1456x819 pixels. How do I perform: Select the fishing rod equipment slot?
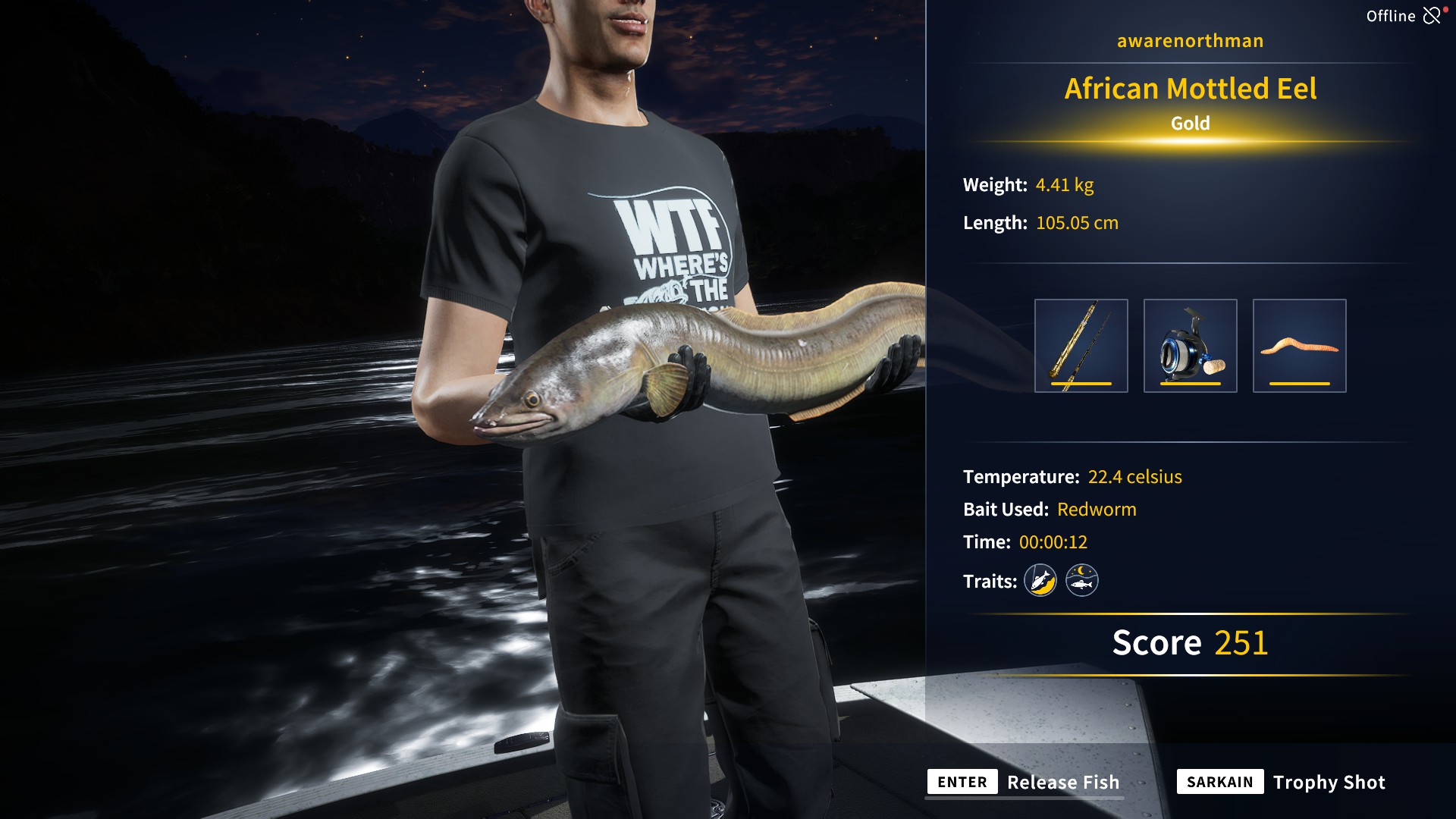pos(1081,346)
